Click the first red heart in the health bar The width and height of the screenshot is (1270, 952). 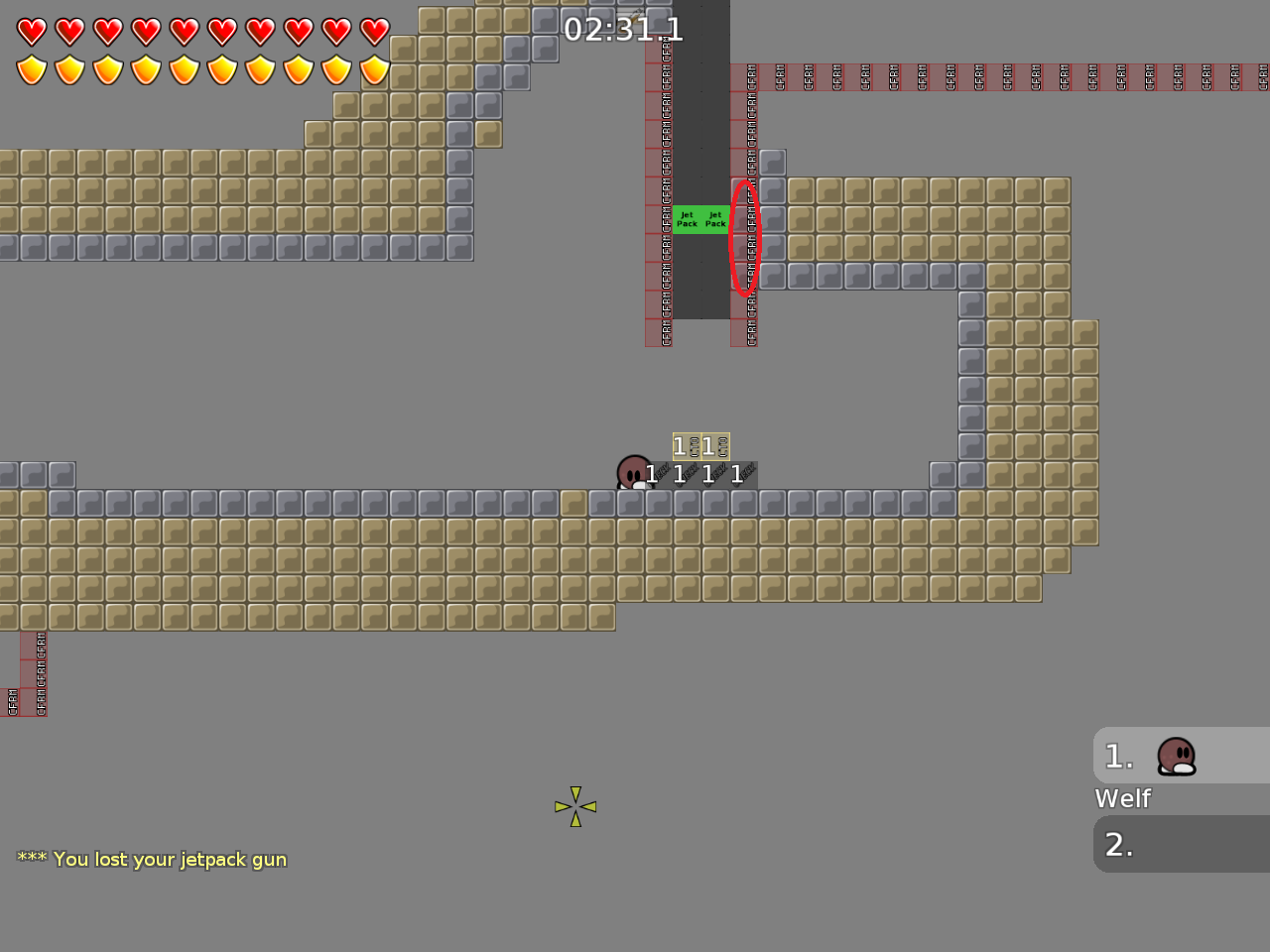(x=31, y=31)
